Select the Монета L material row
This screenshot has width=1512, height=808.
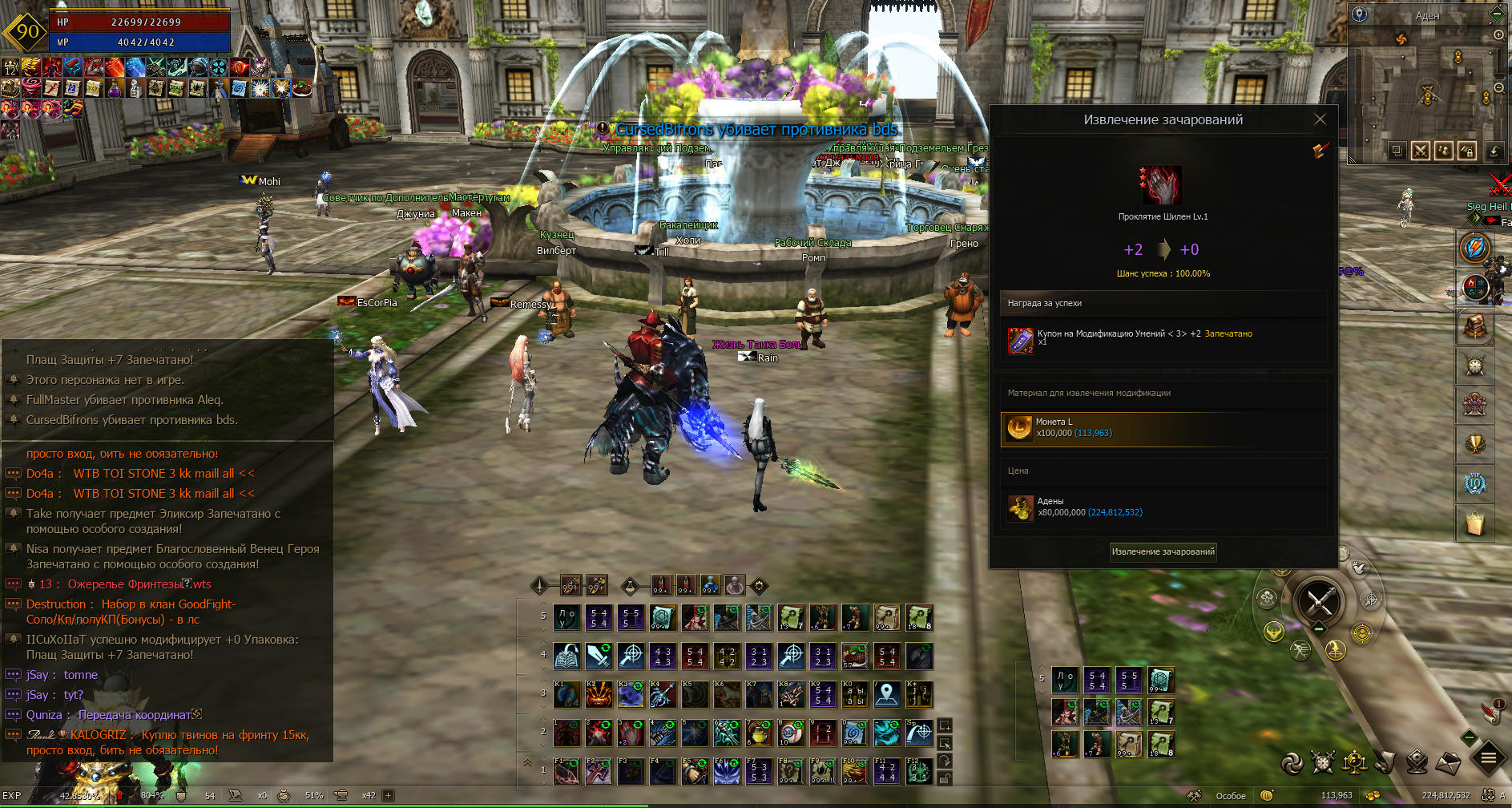click(x=1163, y=428)
